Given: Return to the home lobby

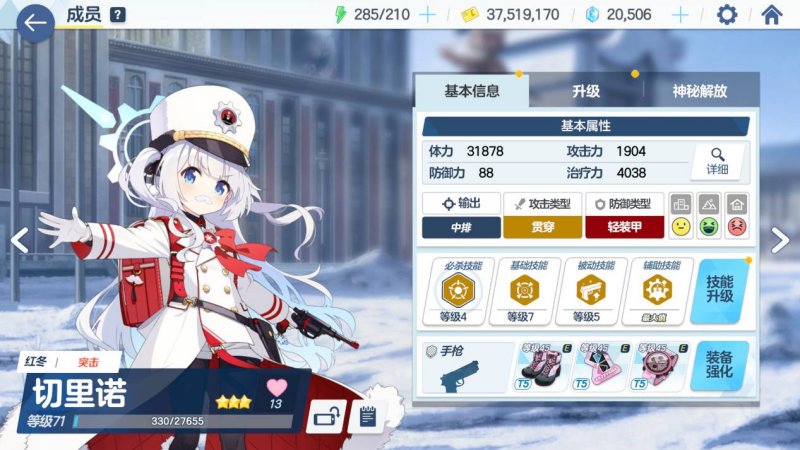Looking at the screenshot, I should [771, 15].
